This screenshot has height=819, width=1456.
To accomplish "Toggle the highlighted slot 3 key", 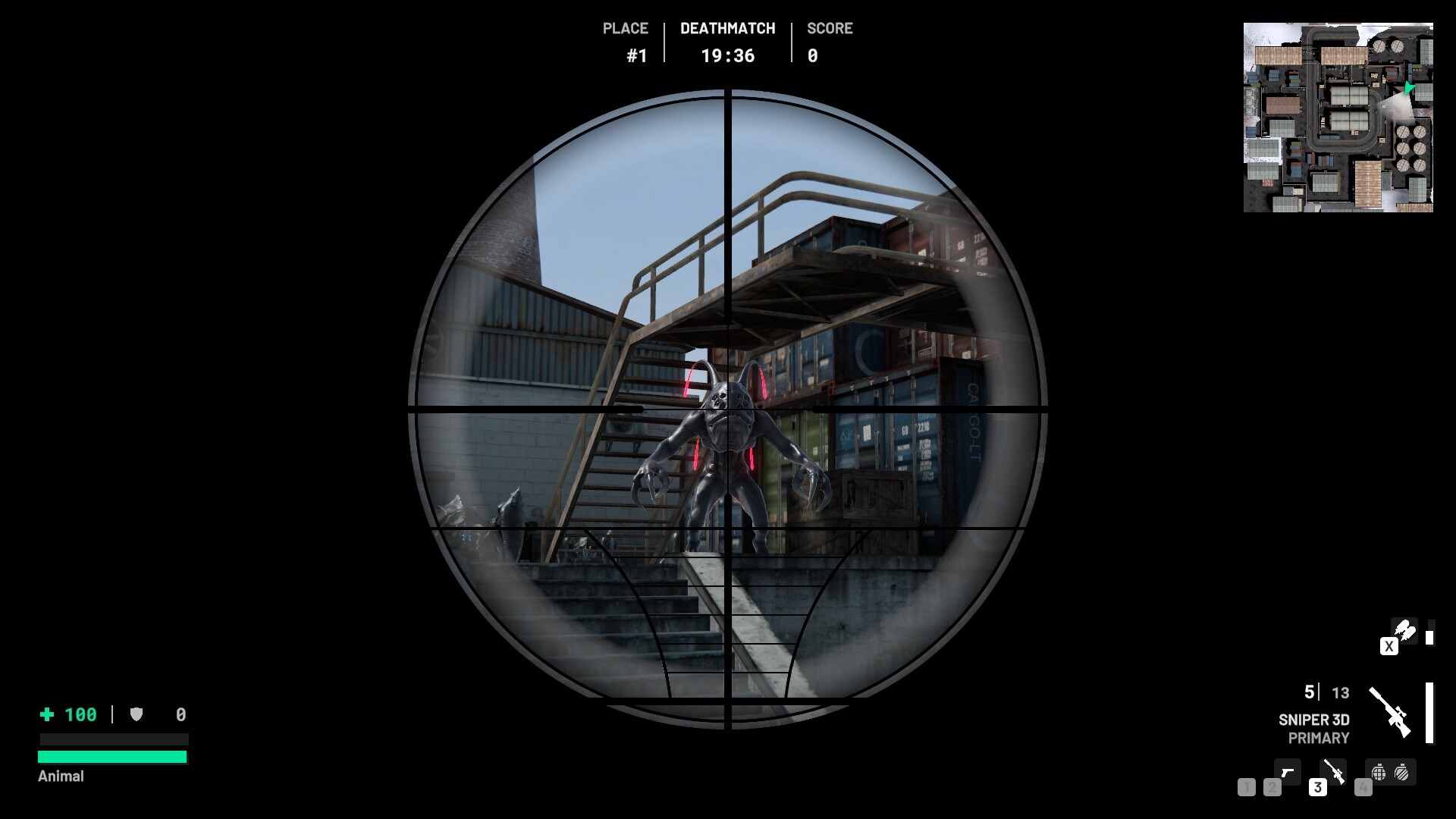I will (1317, 788).
